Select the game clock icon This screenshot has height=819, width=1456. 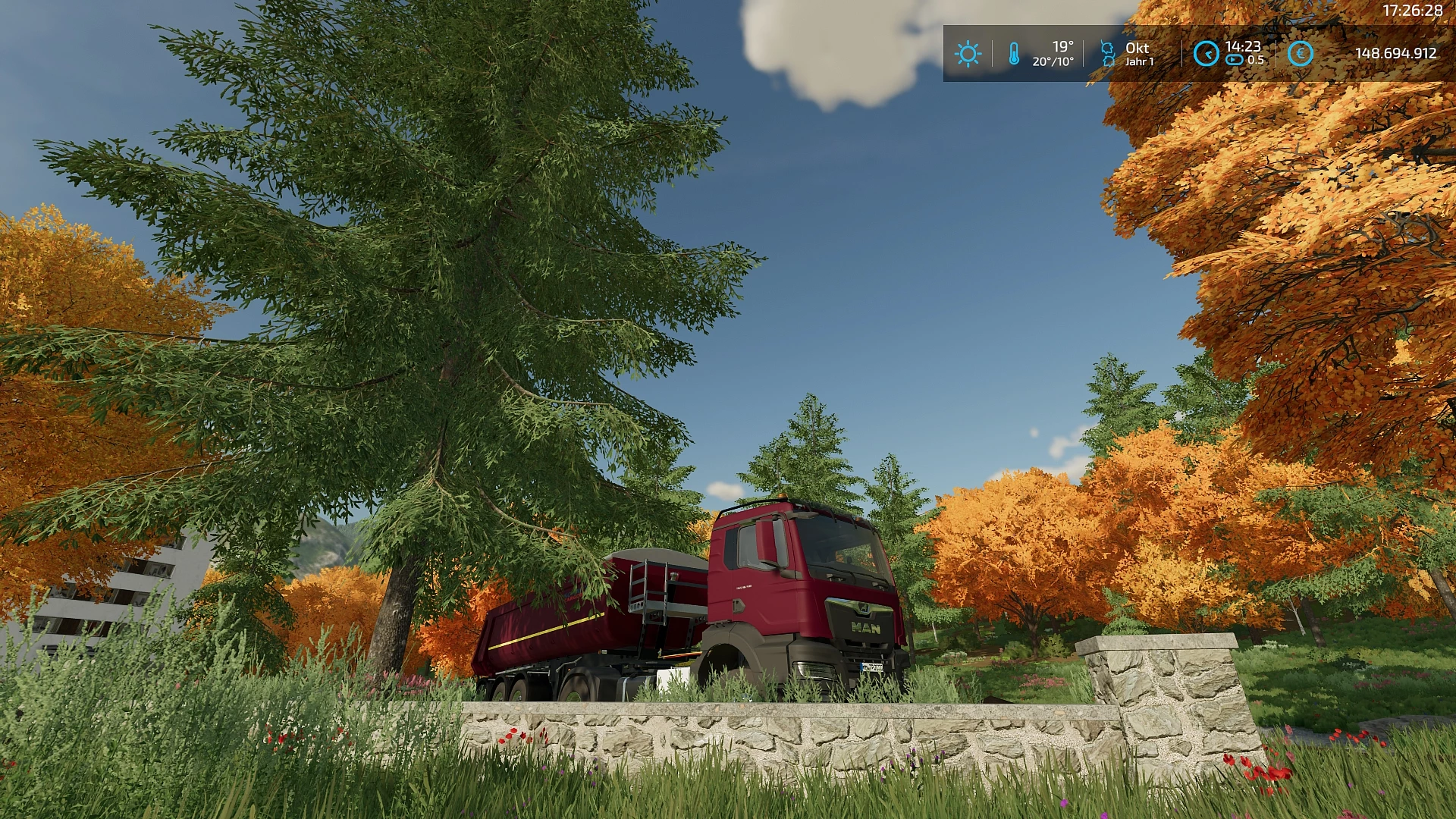click(1206, 54)
